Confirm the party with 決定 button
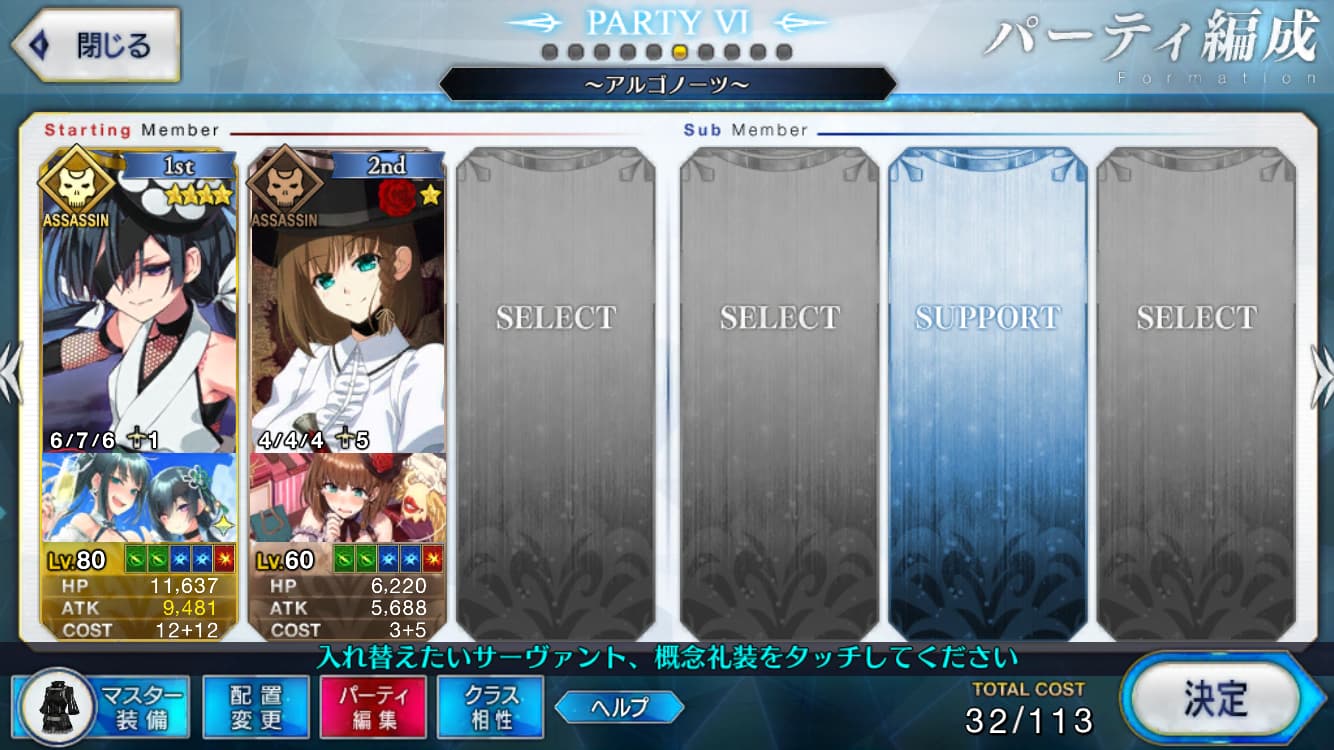This screenshot has width=1334, height=750. pos(1214,699)
